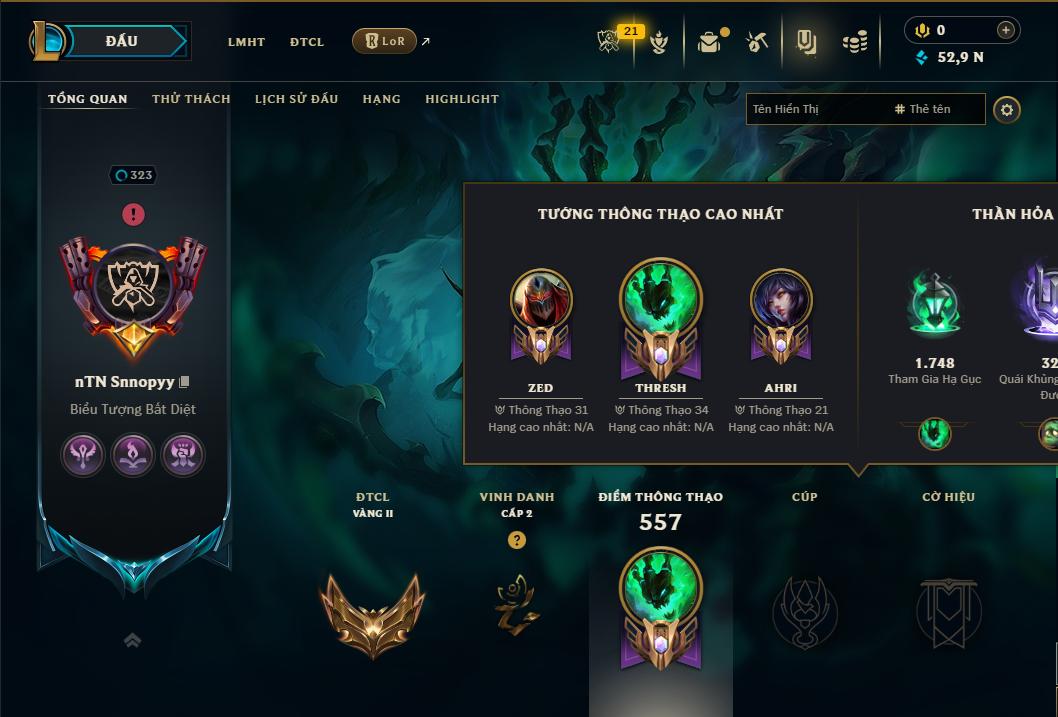Click the ĐTCL Vàng II rank emblem
Screen dimensions: 1058x717
(x=373, y=612)
